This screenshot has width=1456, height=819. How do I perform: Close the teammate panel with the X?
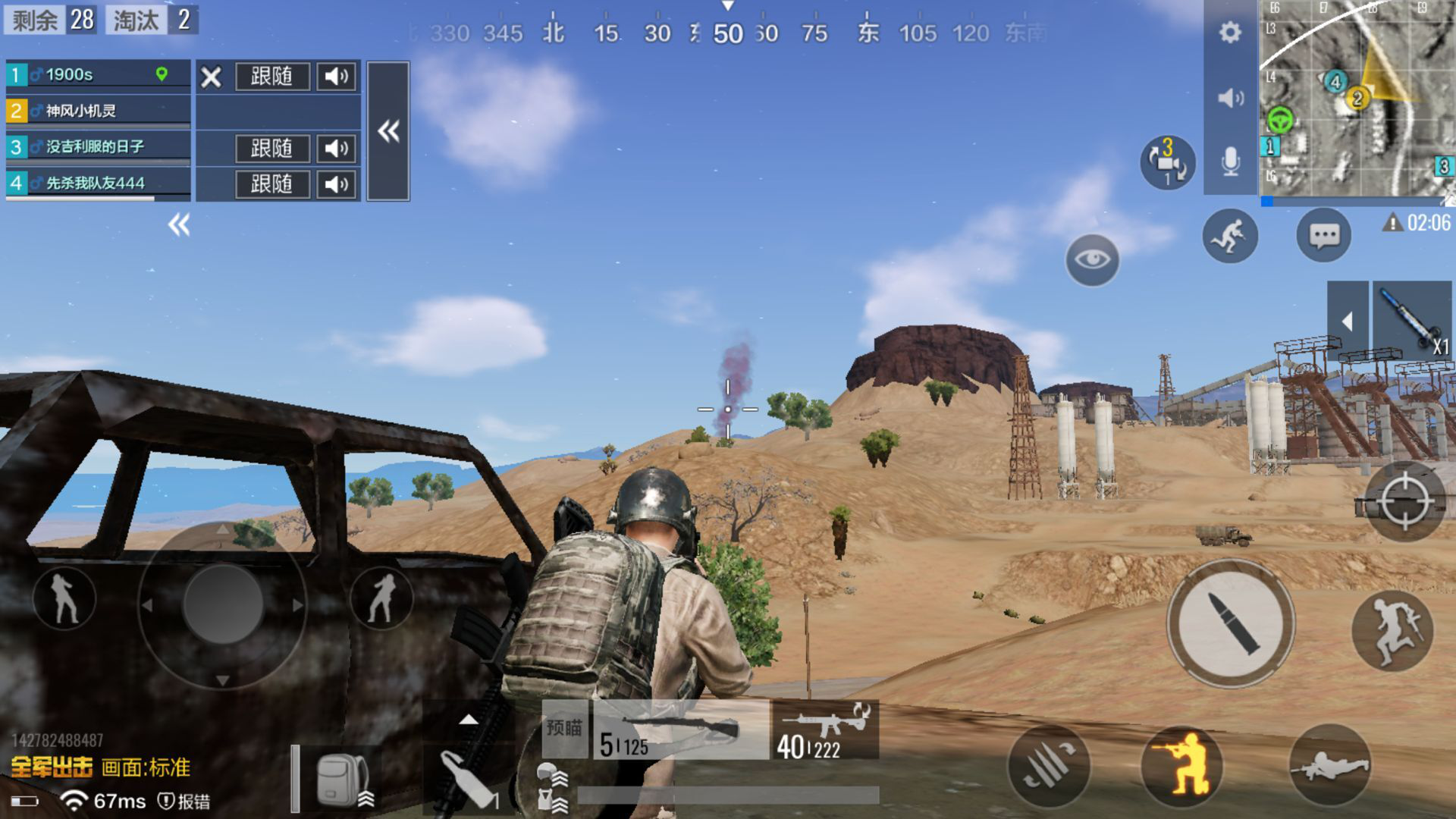click(x=212, y=77)
